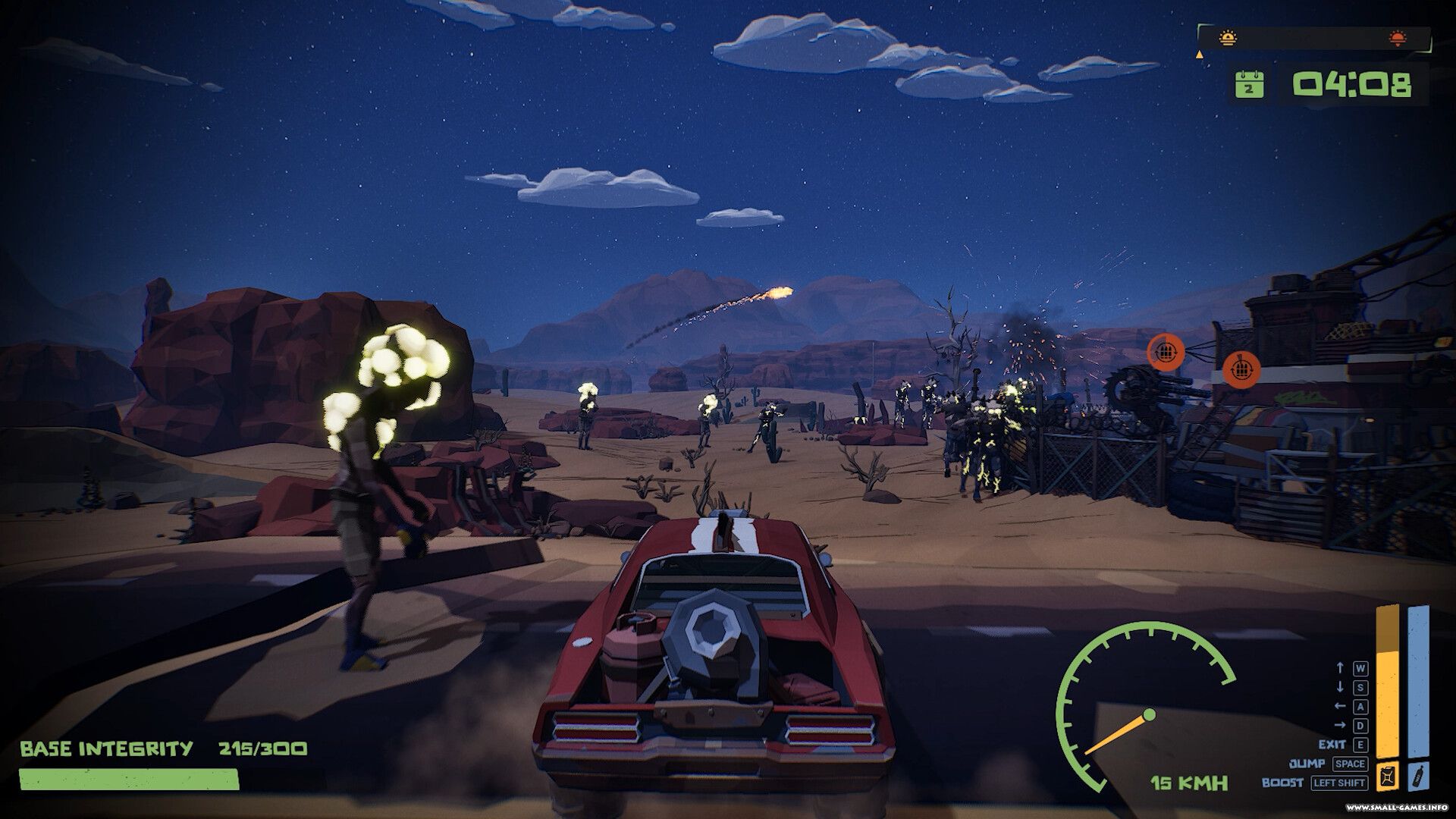The image size is (1456, 819).
Task: Click the green calendar day icon
Action: [1249, 84]
